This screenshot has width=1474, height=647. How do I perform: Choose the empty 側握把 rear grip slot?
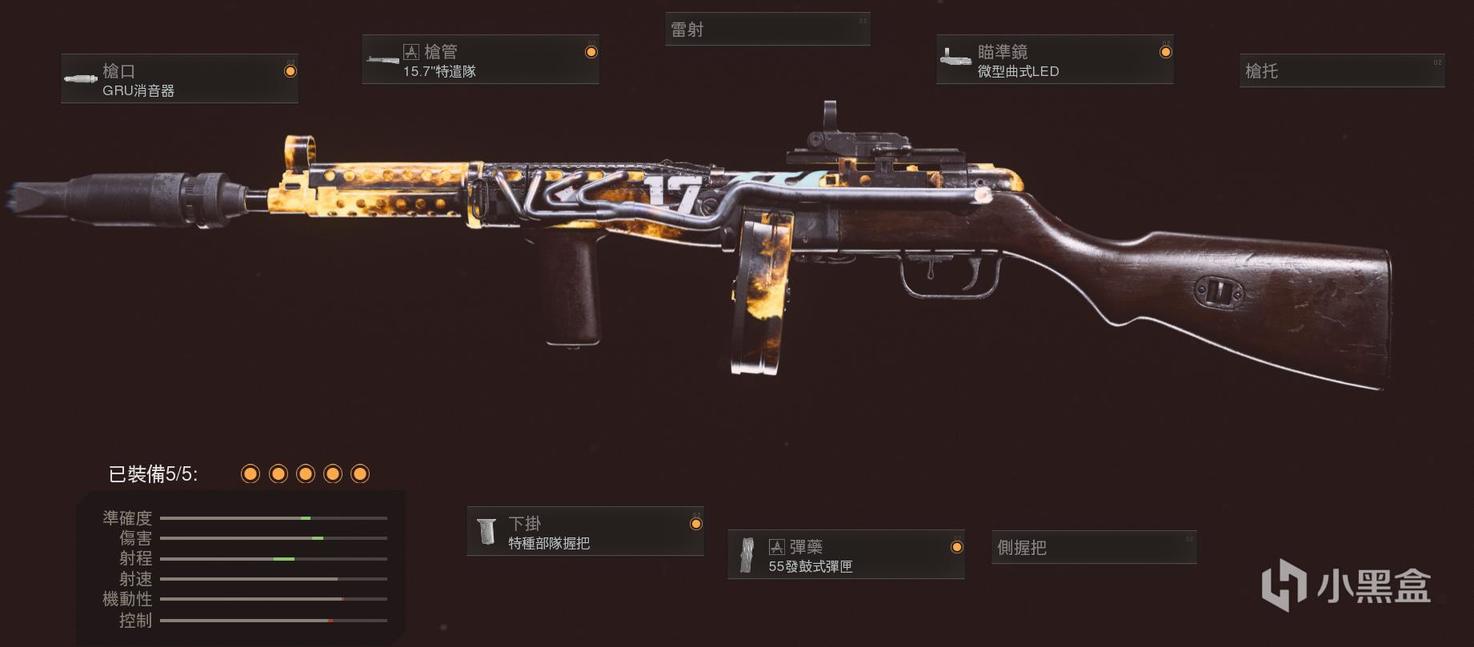click(x=1093, y=547)
